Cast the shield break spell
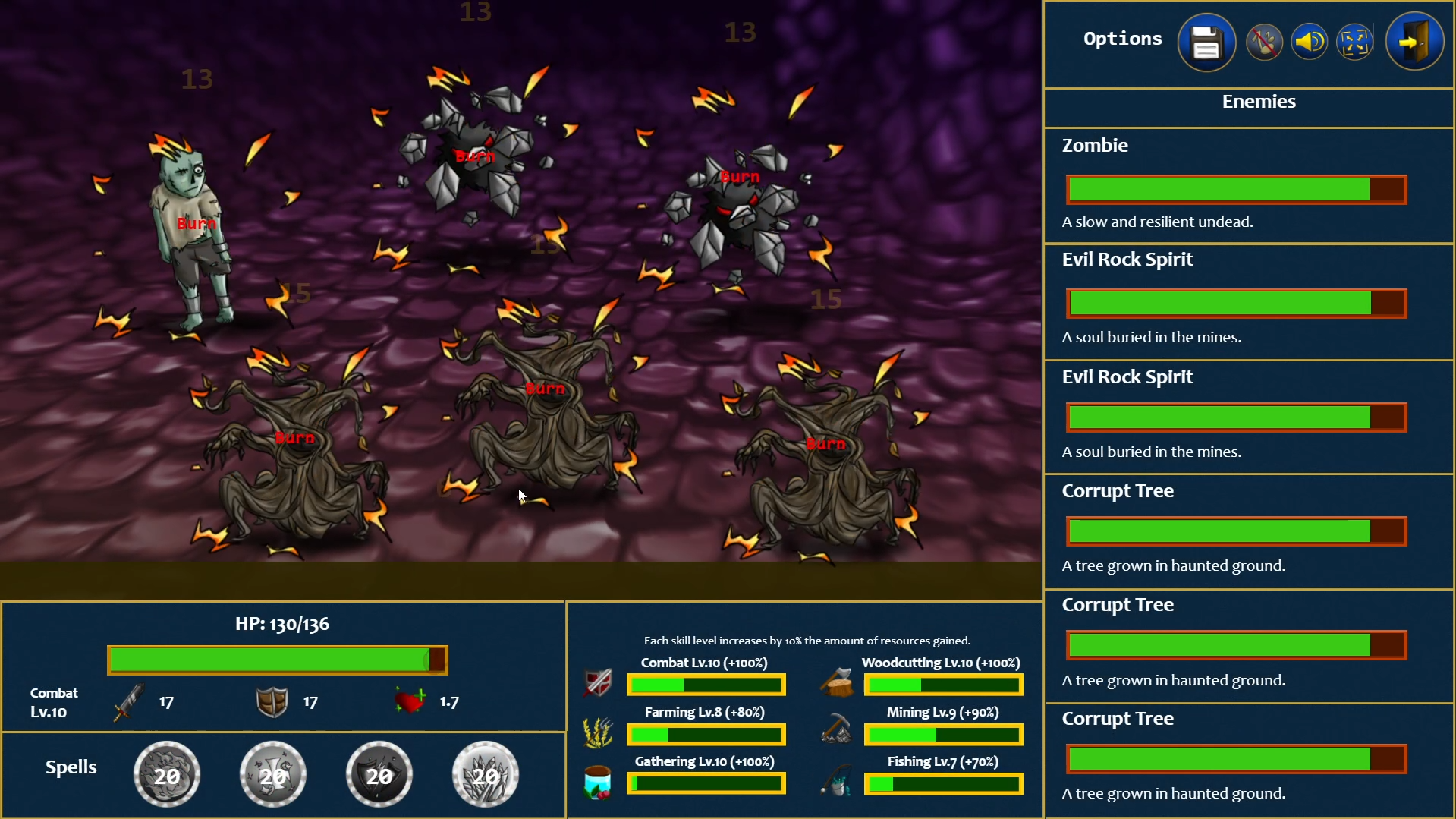 [379, 773]
